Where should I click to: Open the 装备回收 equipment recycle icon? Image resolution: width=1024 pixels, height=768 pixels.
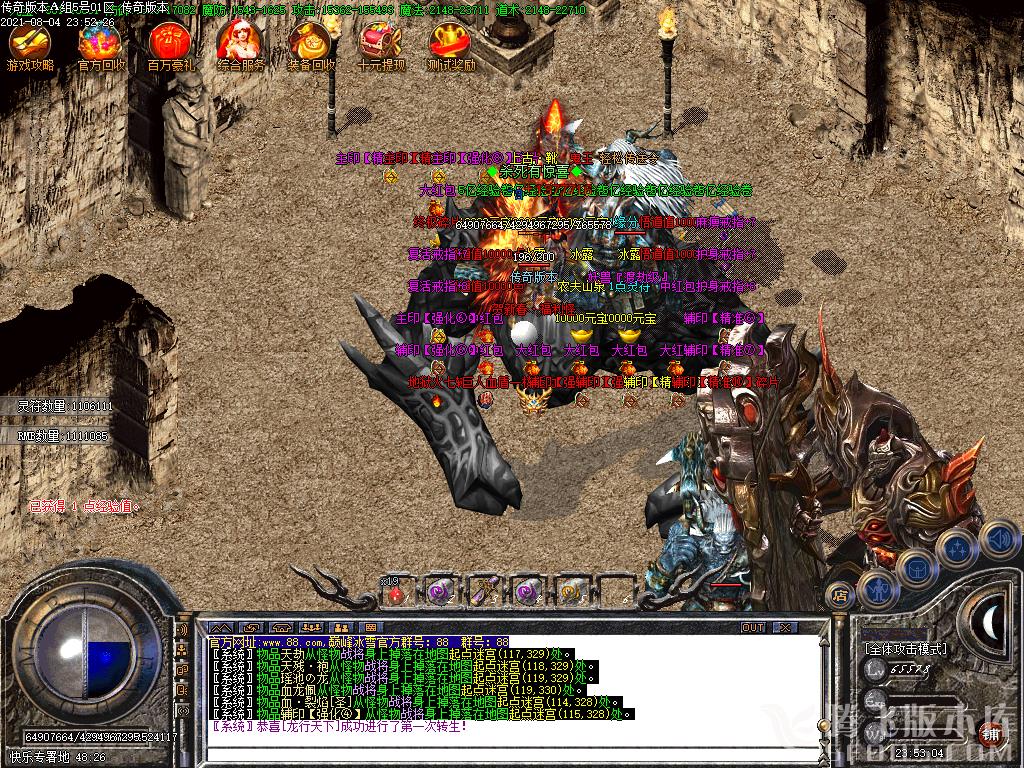point(309,46)
